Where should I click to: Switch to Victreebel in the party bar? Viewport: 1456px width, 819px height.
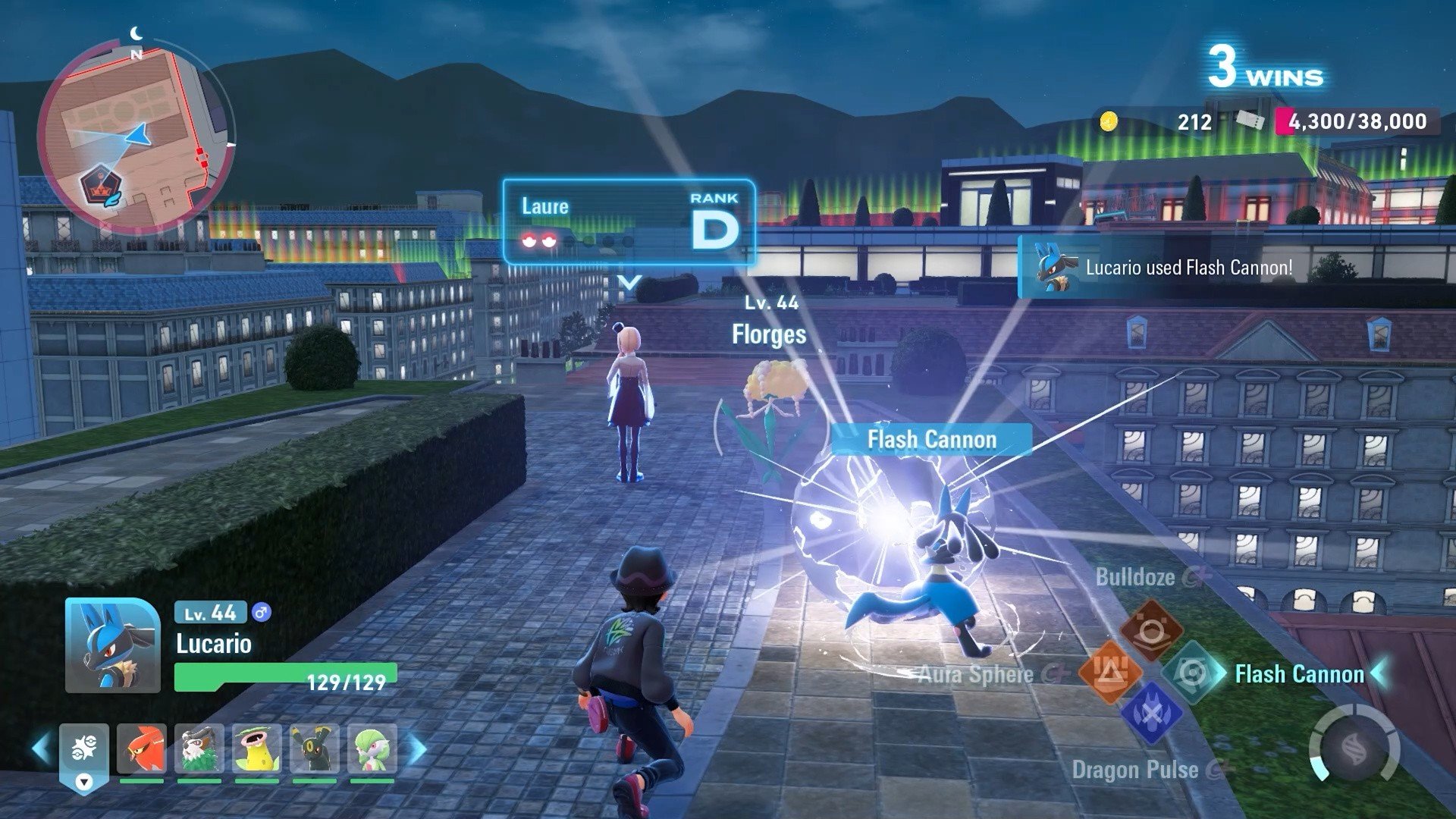coord(257,749)
